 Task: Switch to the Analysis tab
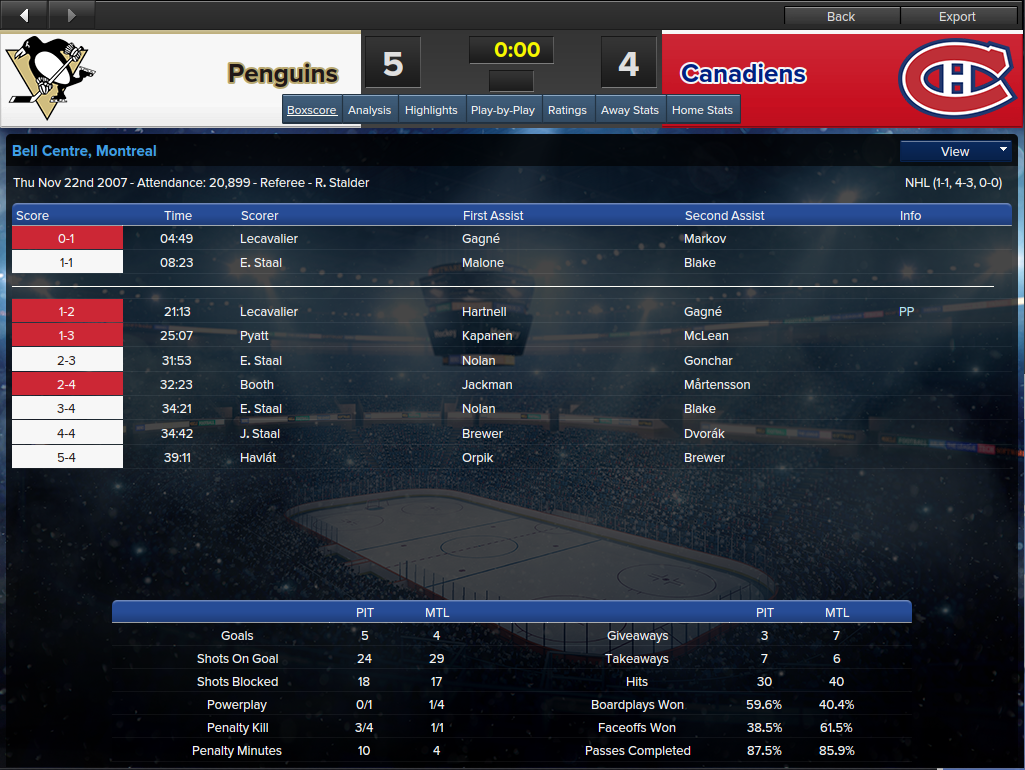tap(369, 110)
